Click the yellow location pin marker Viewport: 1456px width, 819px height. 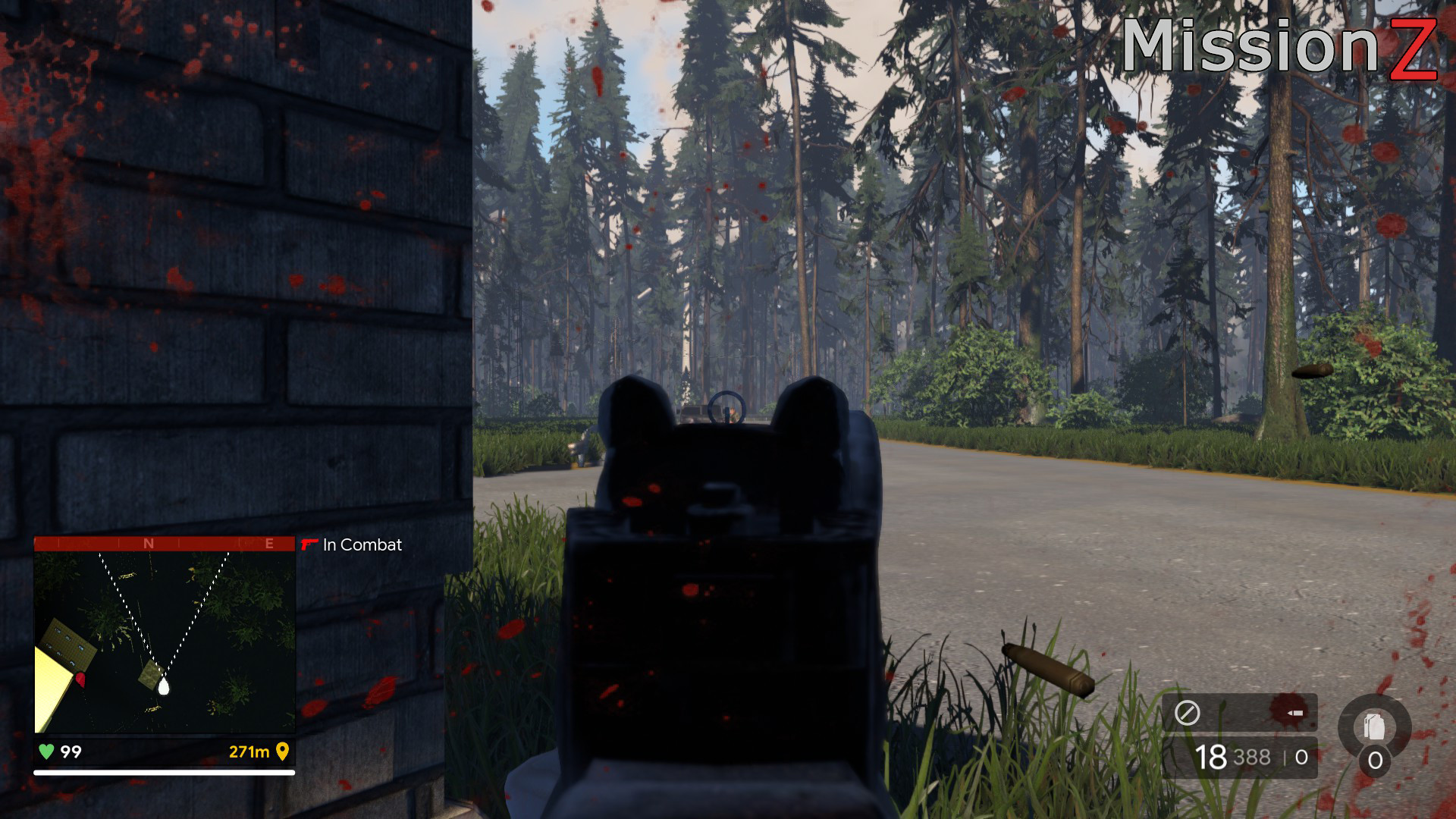click(x=284, y=752)
